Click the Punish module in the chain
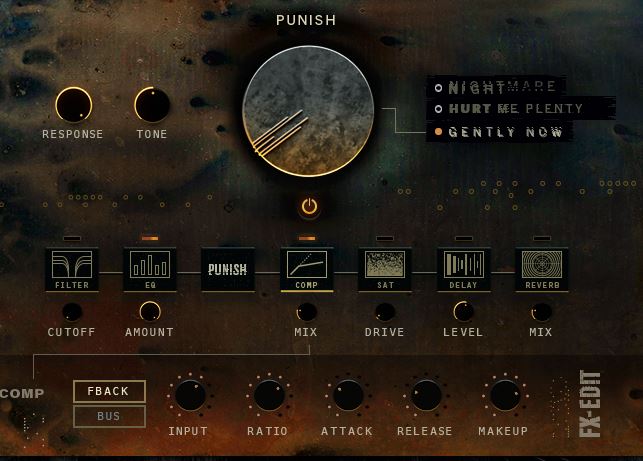 228,270
